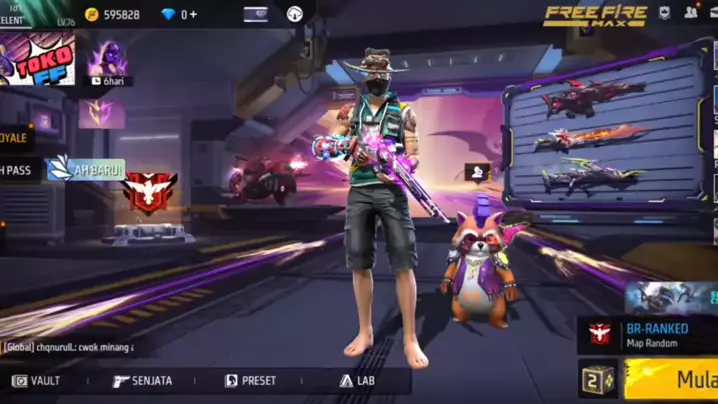Click the cloud download icon
The height and width of the screenshot is (404, 718).
pyautogui.click(x=295, y=14)
